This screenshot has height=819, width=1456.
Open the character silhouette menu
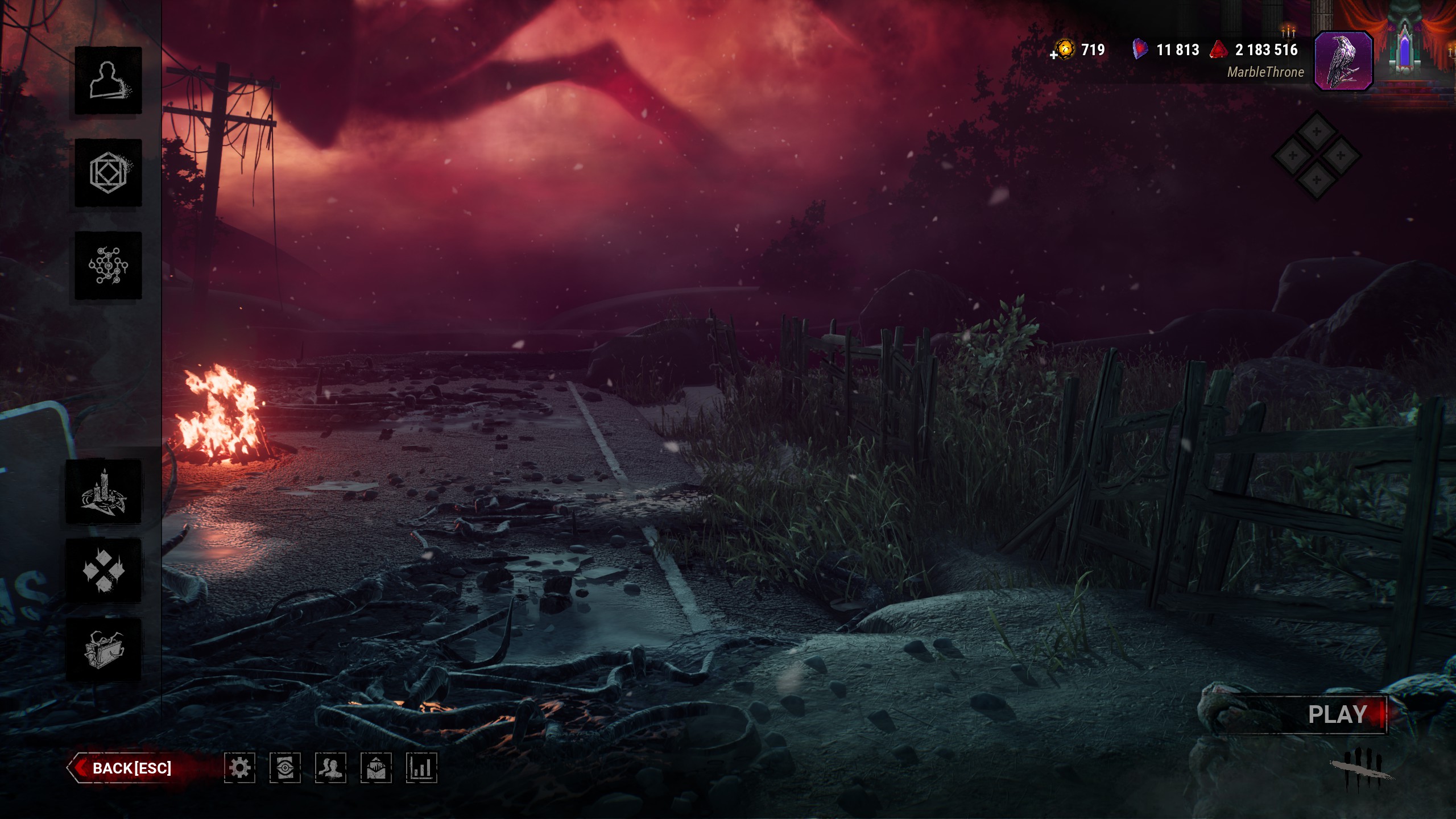[108, 80]
